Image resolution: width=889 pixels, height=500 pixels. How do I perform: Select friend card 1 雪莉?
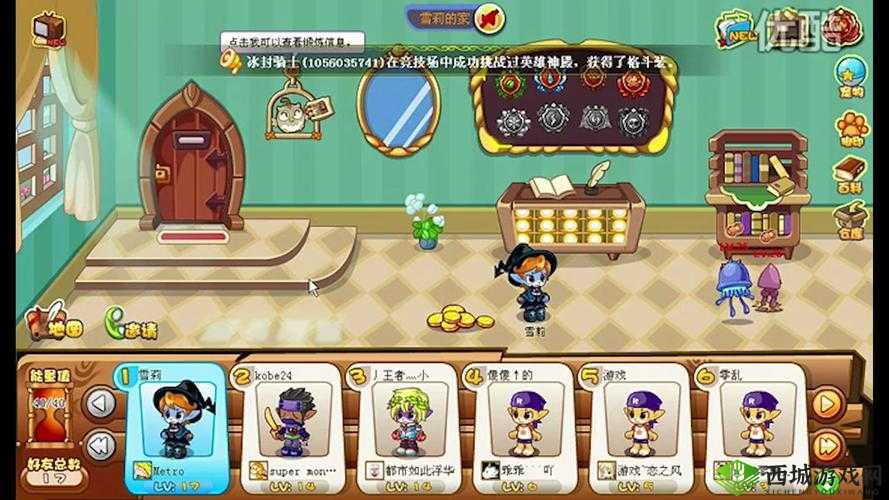pyautogui.click(x=172, y=423)
